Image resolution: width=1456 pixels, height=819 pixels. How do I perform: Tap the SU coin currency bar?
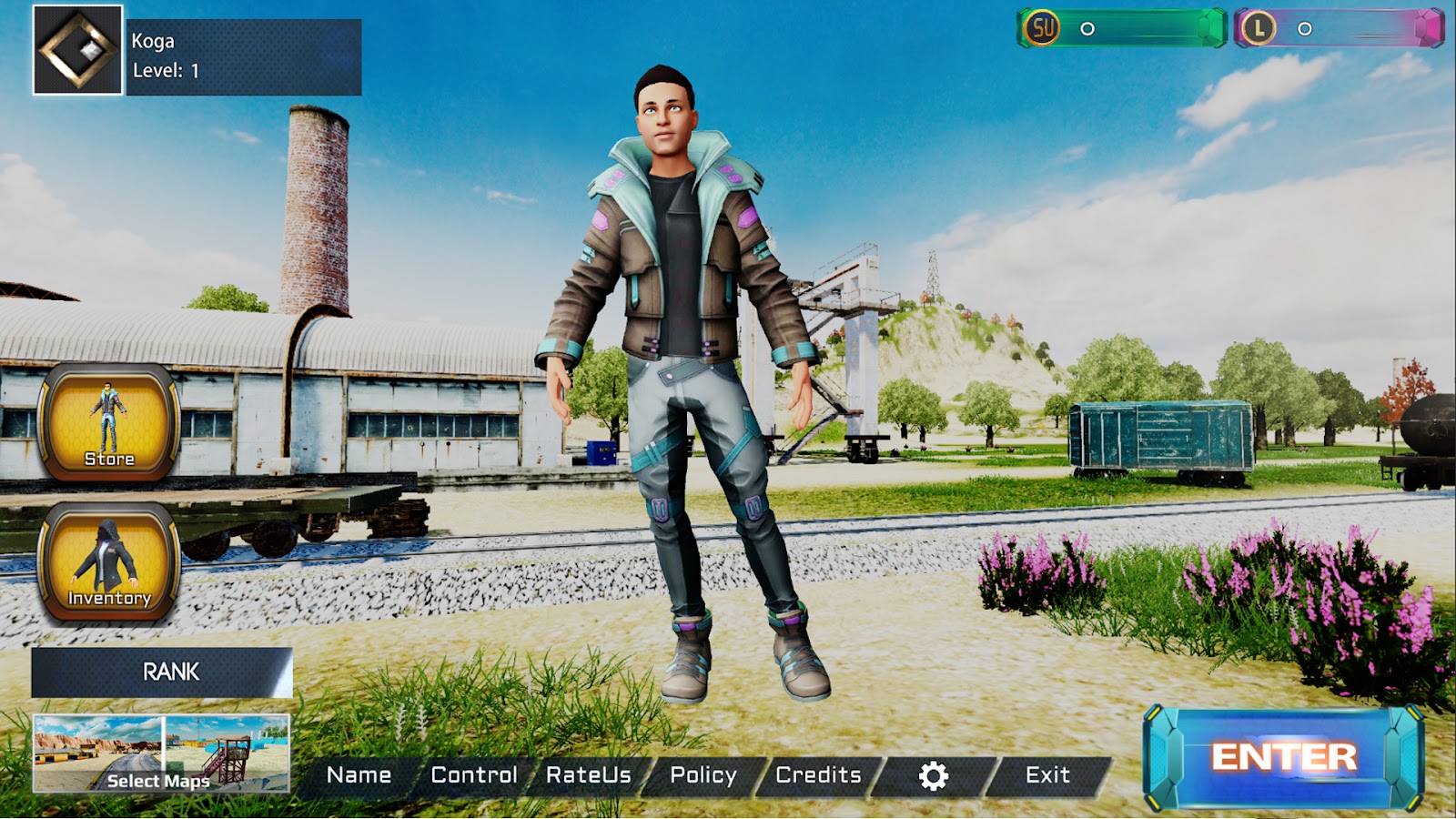click(x=1122, y=28)
